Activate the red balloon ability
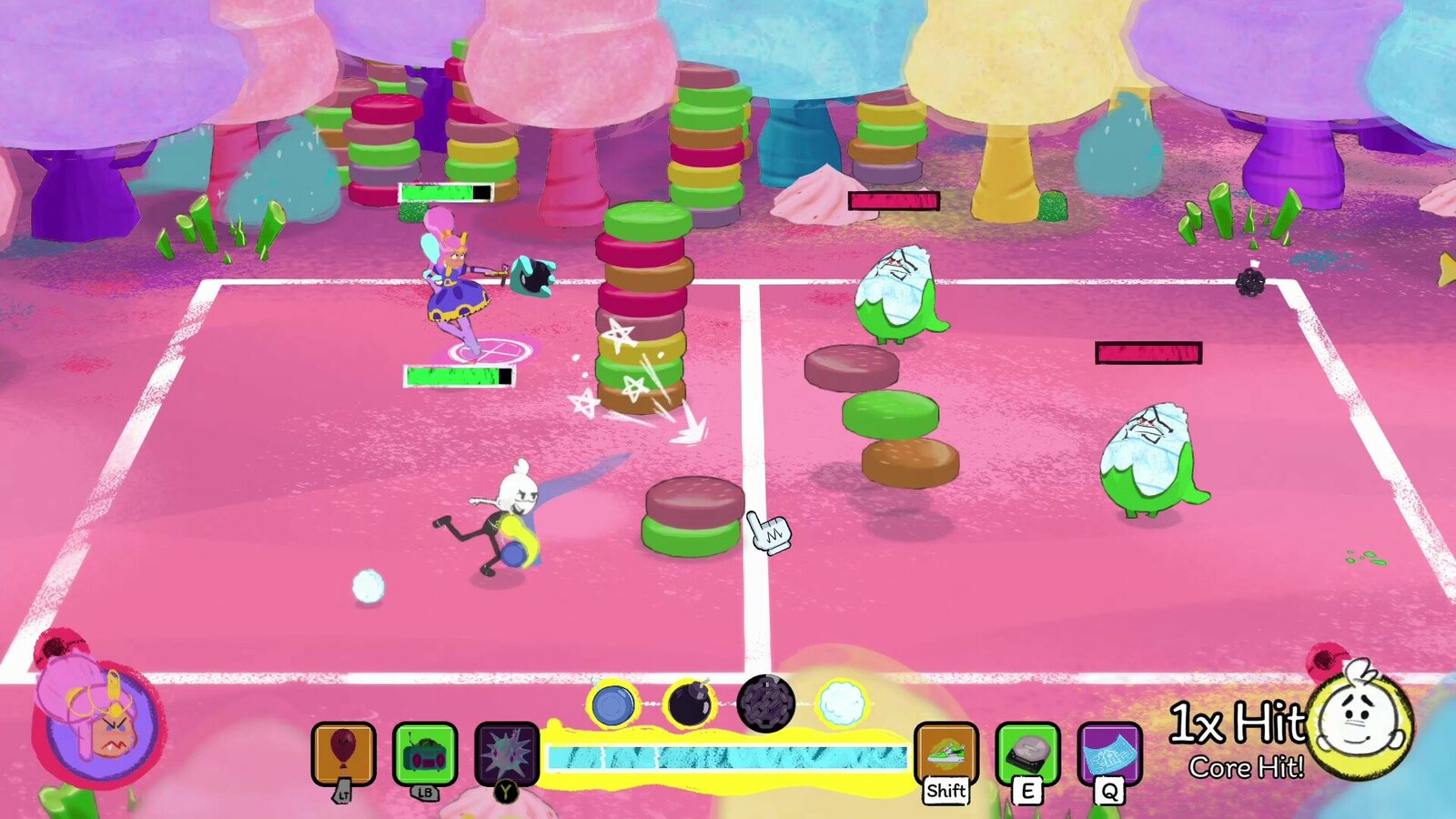 click(x=343, y=753)
